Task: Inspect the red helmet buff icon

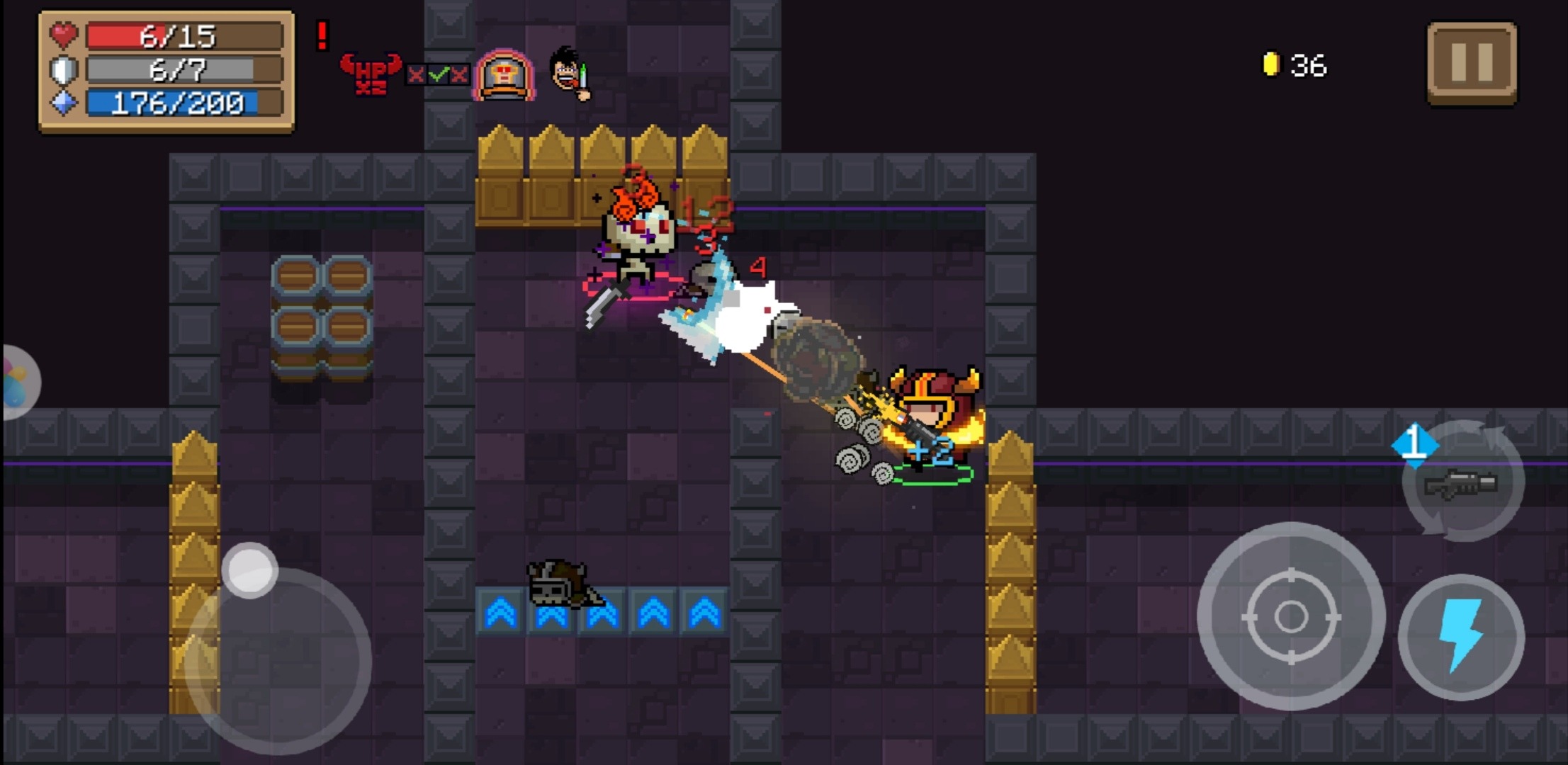Action: click(x=504, y=74)
